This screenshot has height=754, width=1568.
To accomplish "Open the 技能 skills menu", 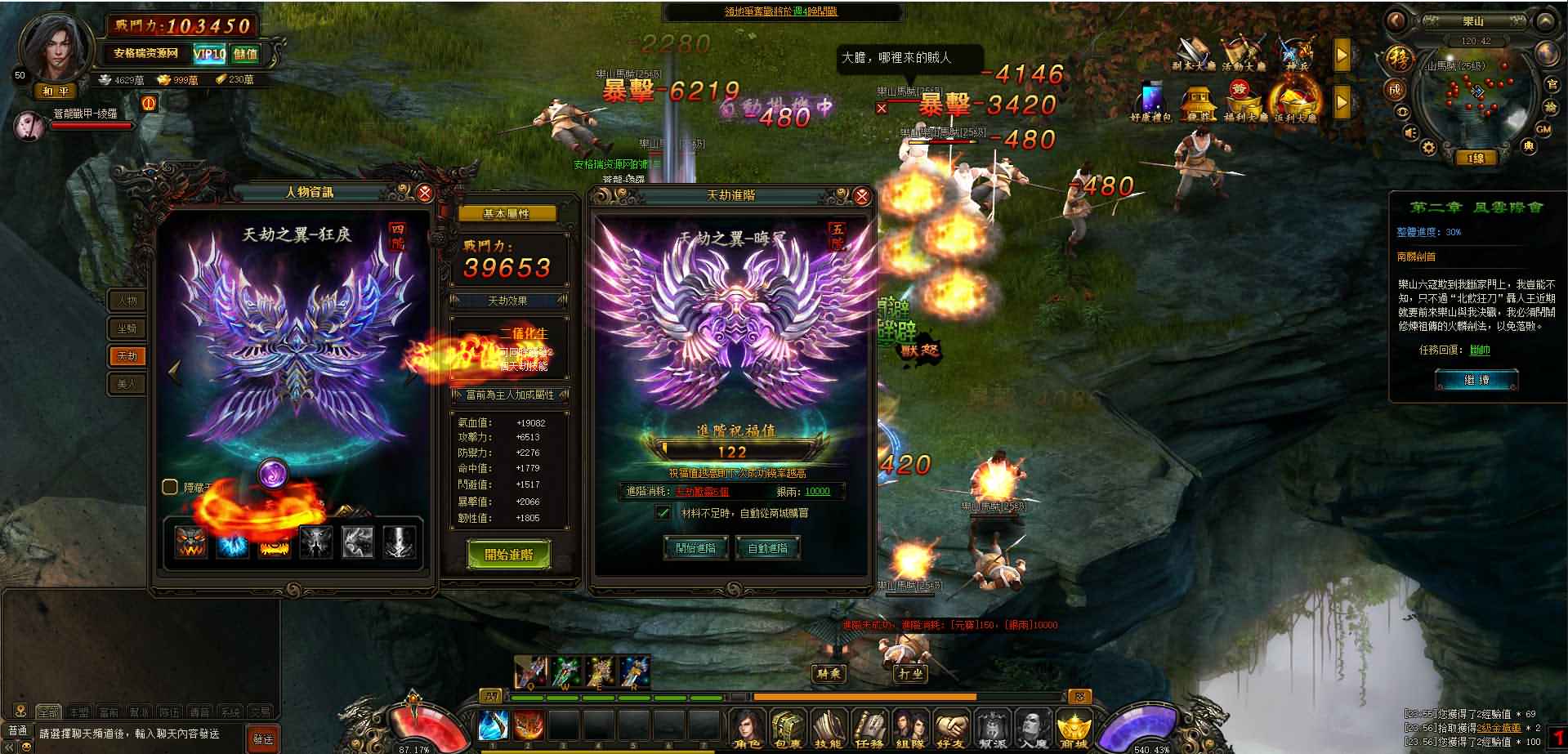I will point(828,728).
